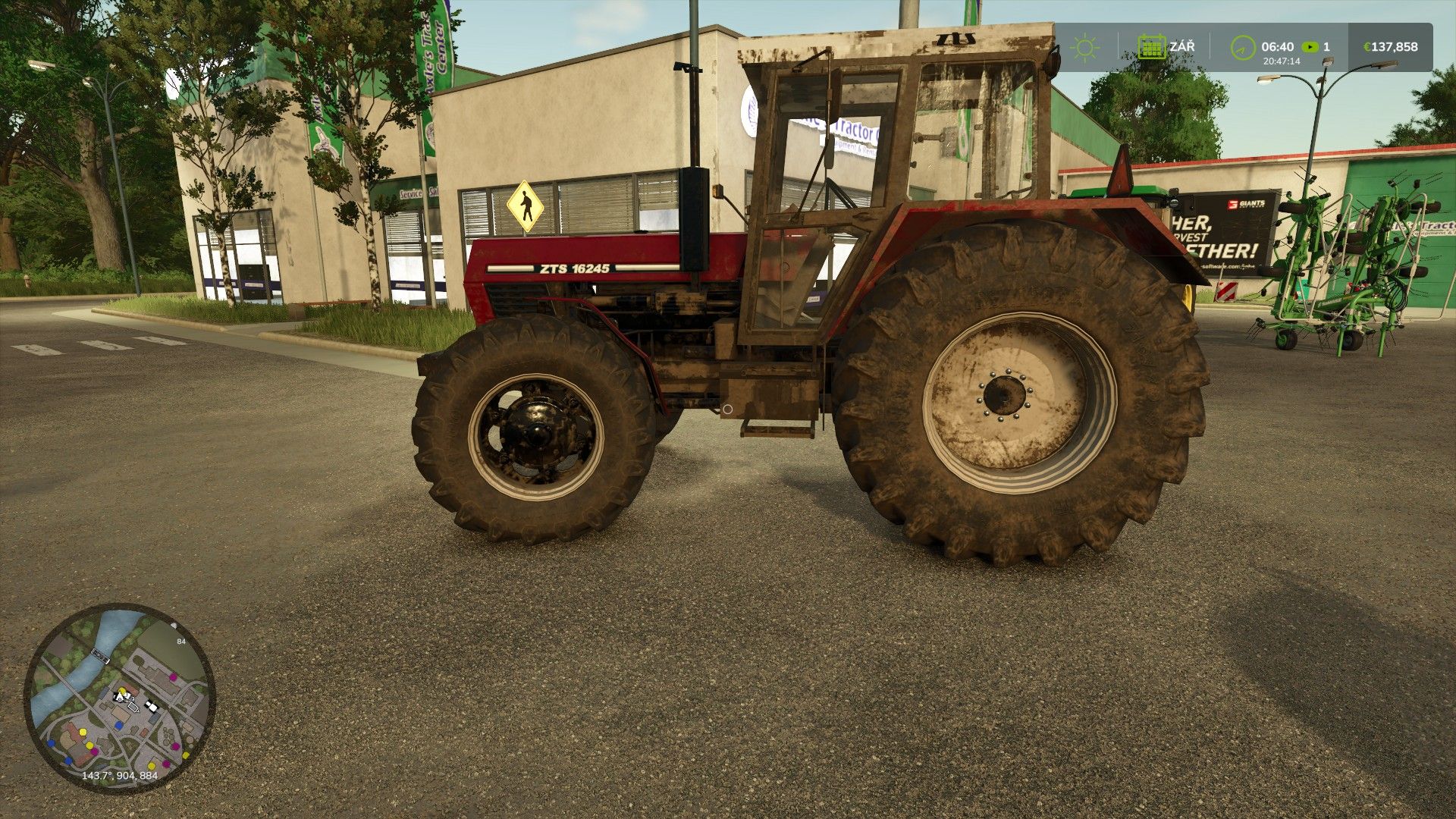Select a blue marker on the minimap
Viewport: 1456px width, 819px height.
(118, 724)
